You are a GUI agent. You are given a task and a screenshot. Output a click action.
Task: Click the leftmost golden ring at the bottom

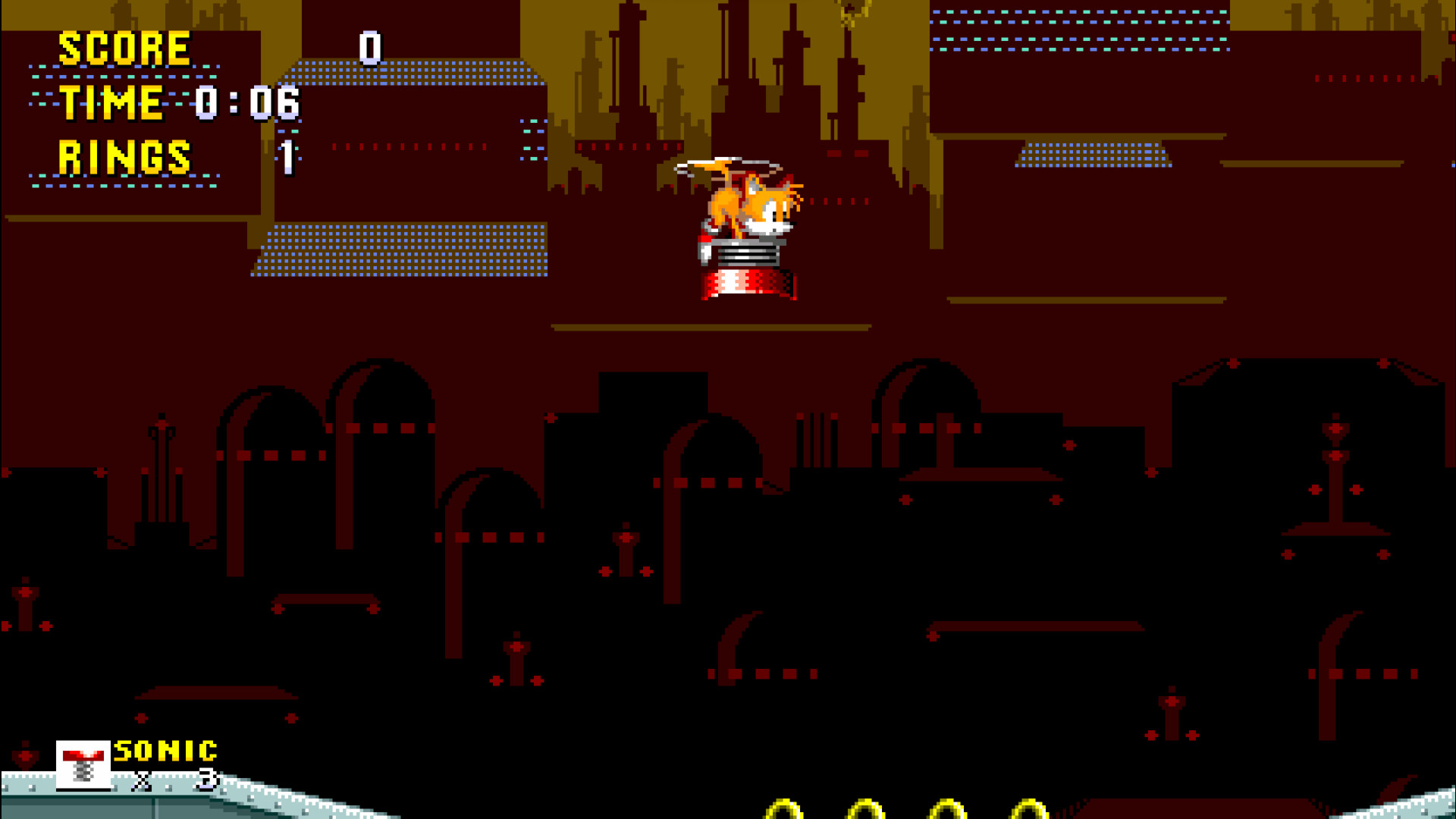(783, 813)
